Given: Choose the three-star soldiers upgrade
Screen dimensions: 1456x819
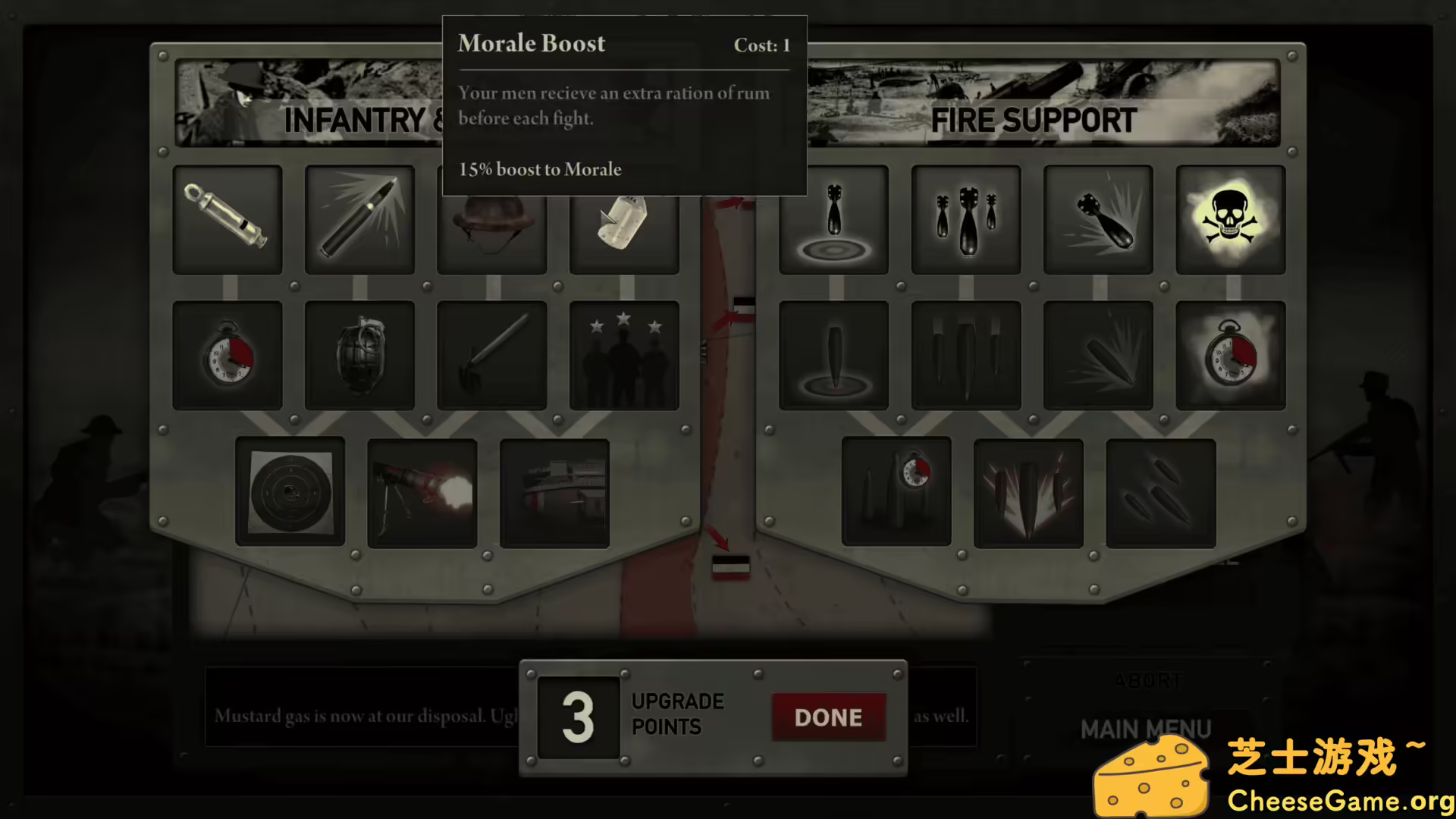Looking at the screenshot, I should 624,356.
